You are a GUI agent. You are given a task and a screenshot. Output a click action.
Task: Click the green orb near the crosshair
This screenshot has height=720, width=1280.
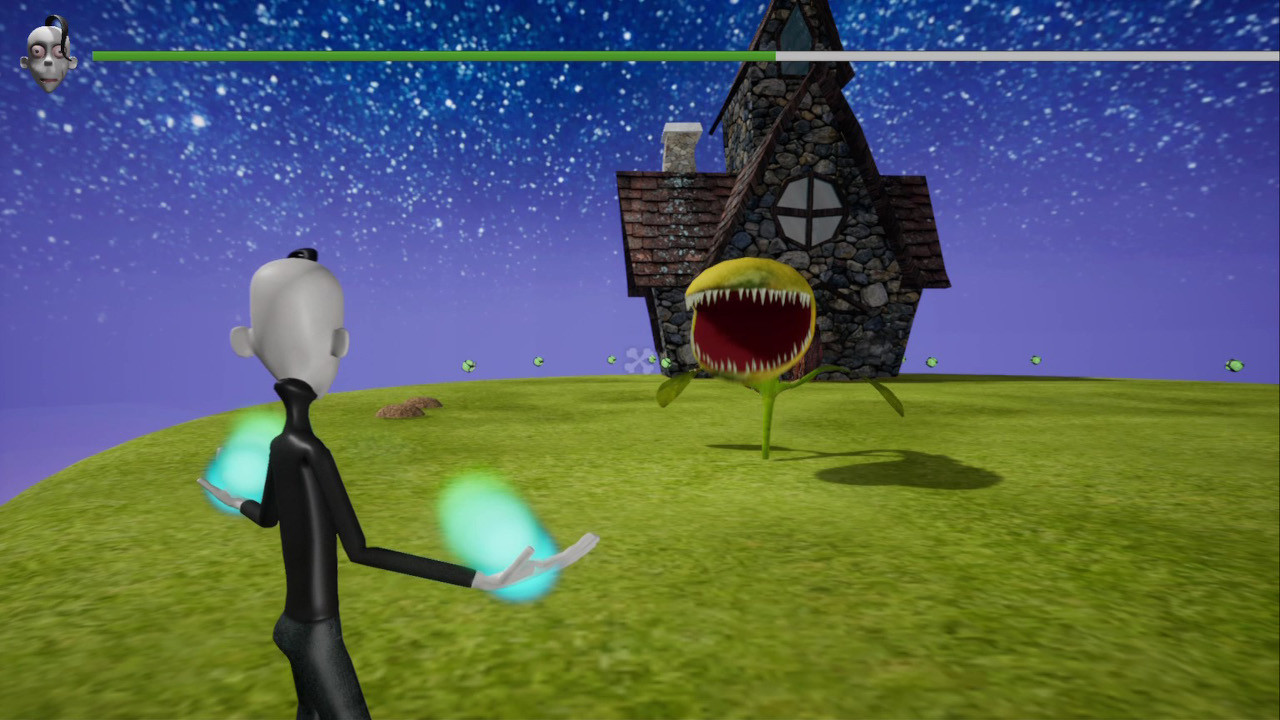[653, 361]
